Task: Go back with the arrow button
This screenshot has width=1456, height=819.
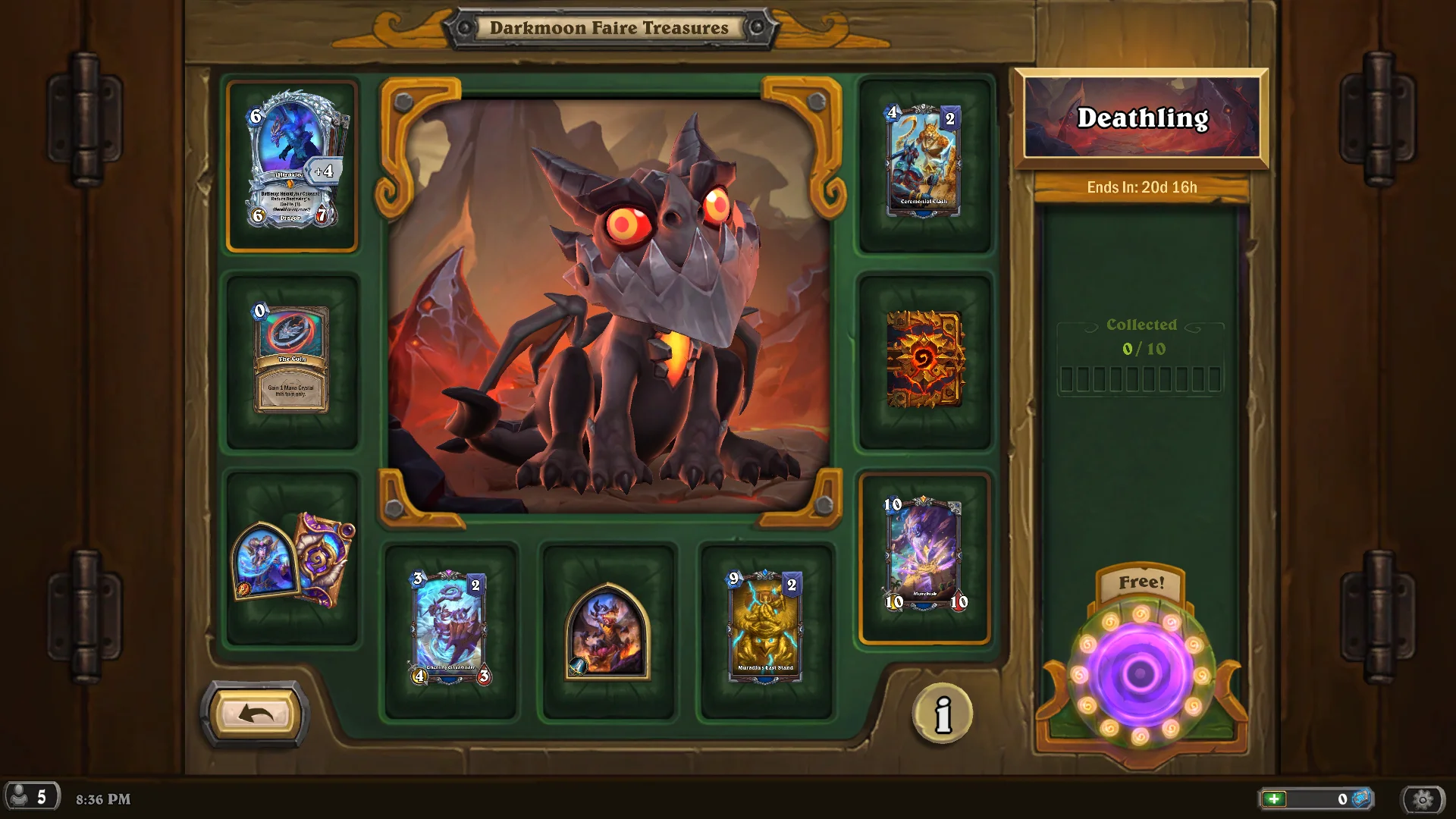Action: pos(256,714)
